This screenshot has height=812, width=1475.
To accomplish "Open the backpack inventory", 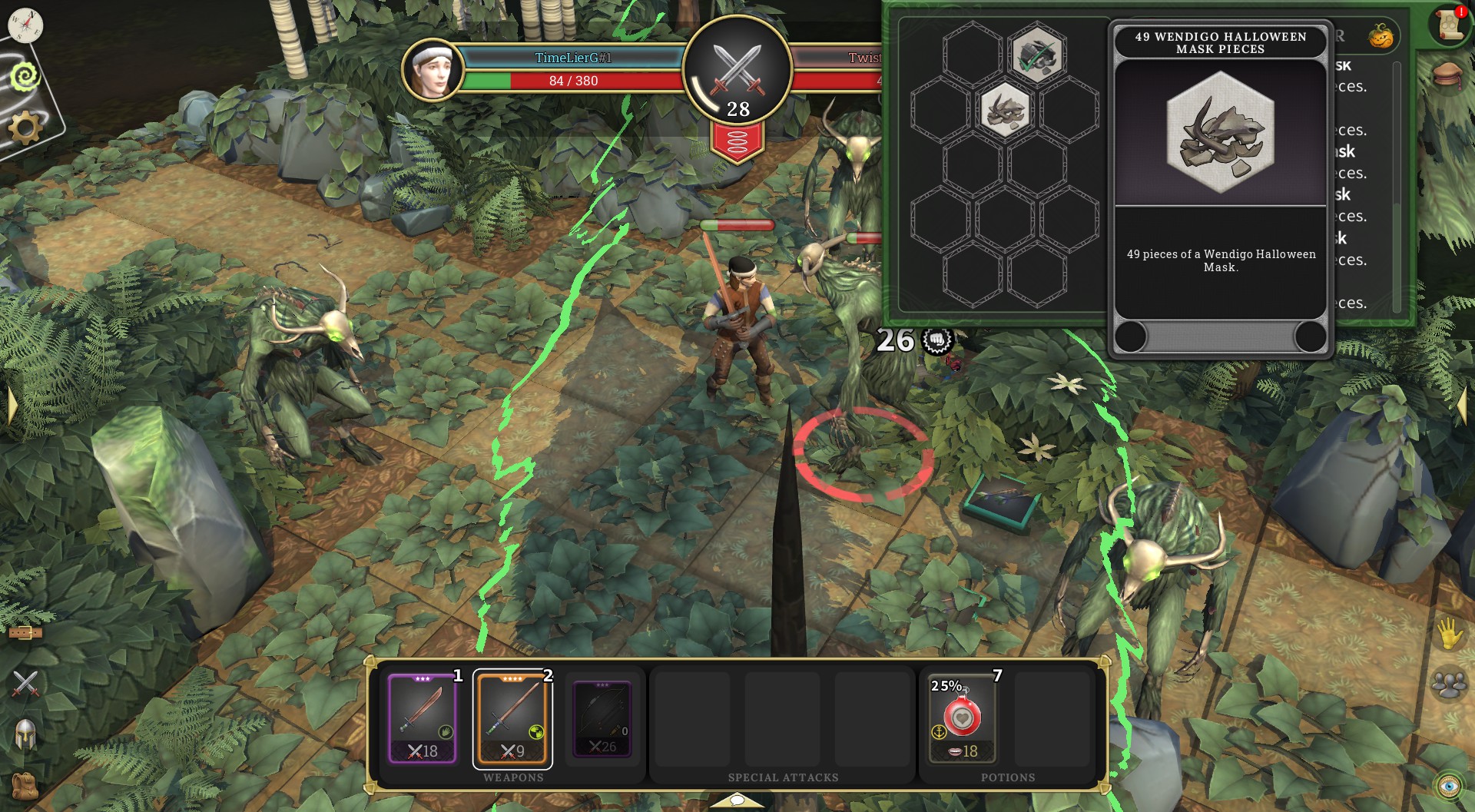I will pos(25,785).
